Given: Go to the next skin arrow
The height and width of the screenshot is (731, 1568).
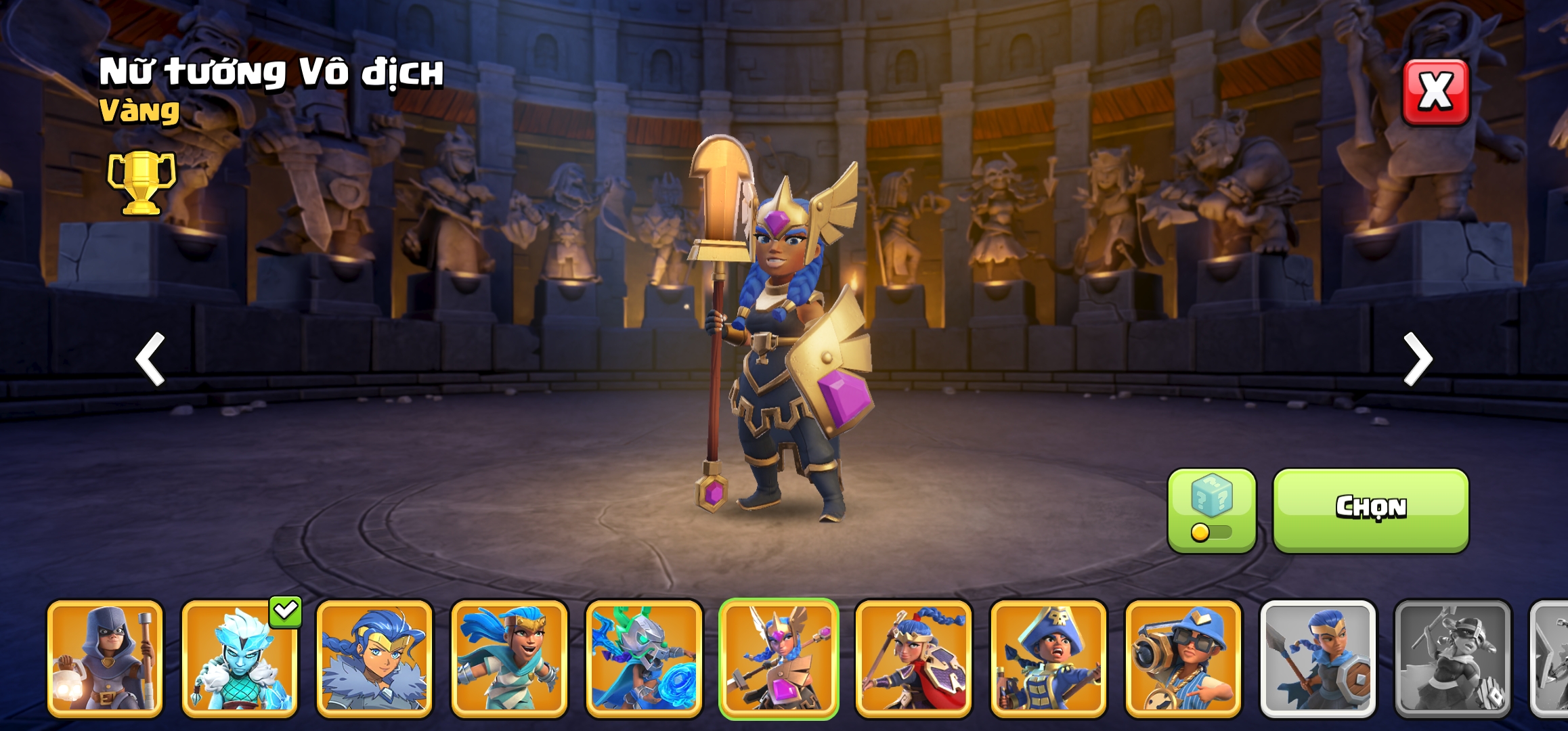Looking at the screenshot, I should [1417, 359].
